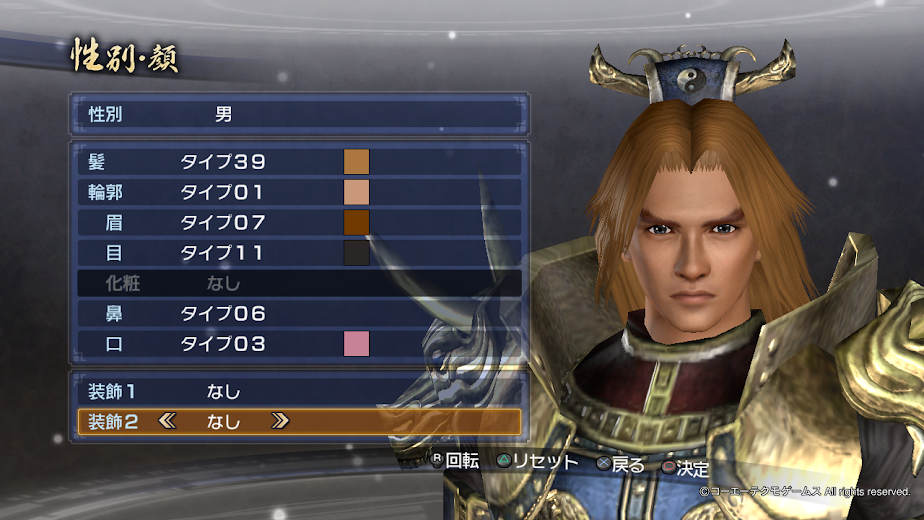Select the 目 eye type row
Screen dimensions: 924x520
point(222,253)
